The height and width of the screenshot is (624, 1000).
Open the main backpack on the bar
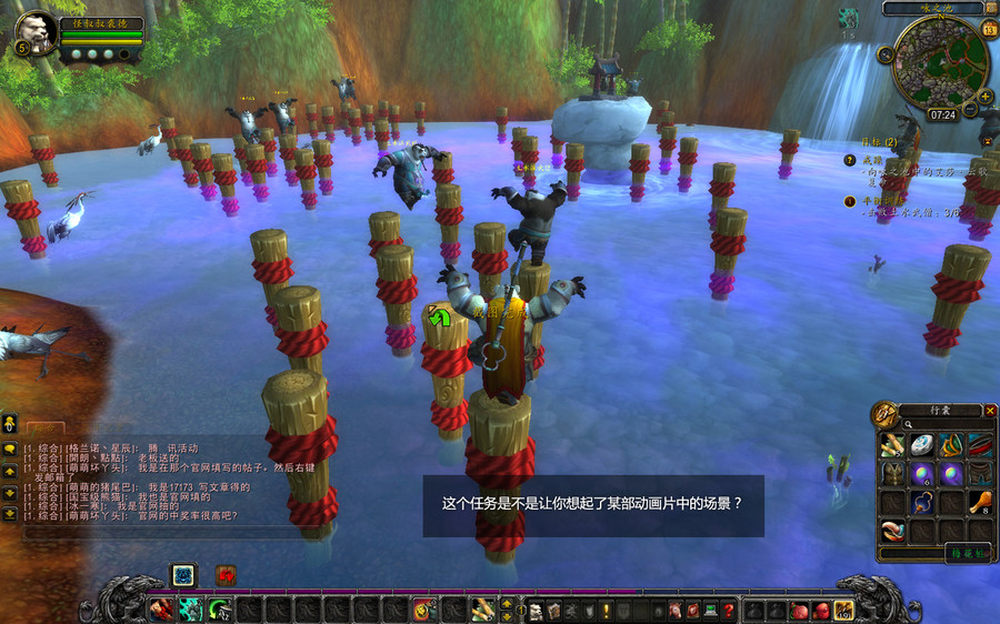pyautogui.click(x=845, y=609)
